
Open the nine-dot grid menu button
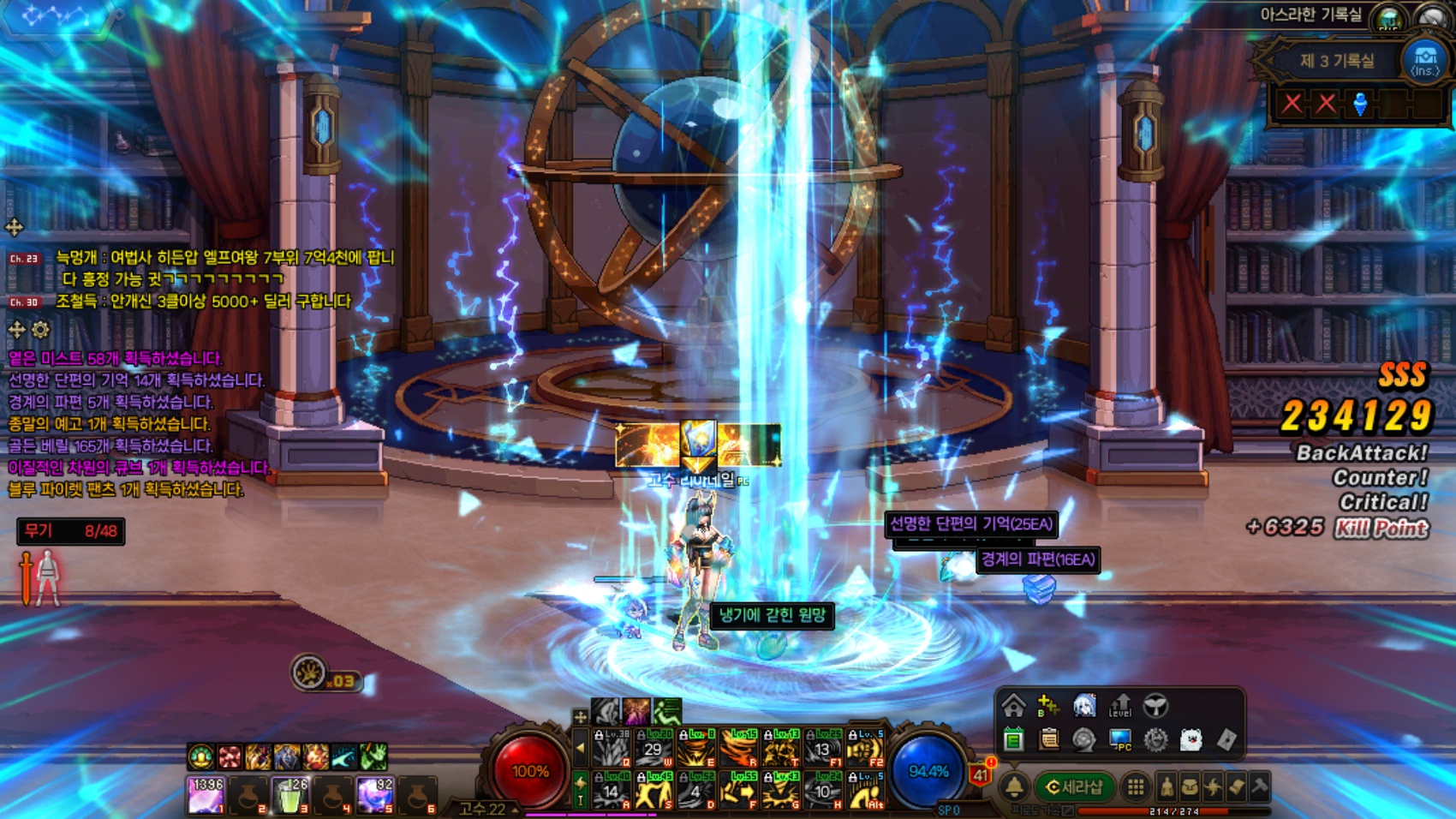pyautogui.click(x=1136, y=787)
